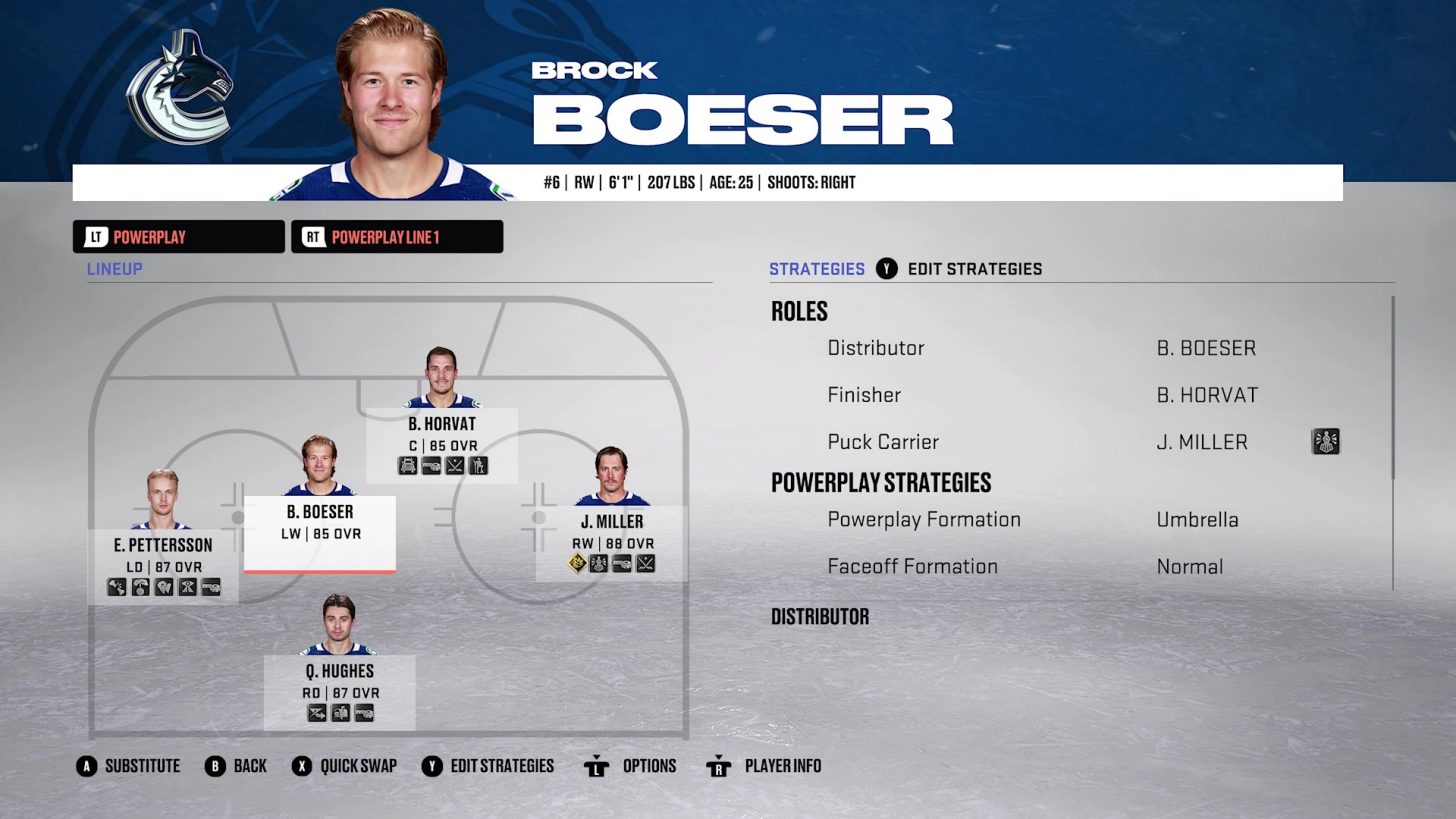
Task: Click J. Miller's gold X-Factor badge
Action: (577, 564)
